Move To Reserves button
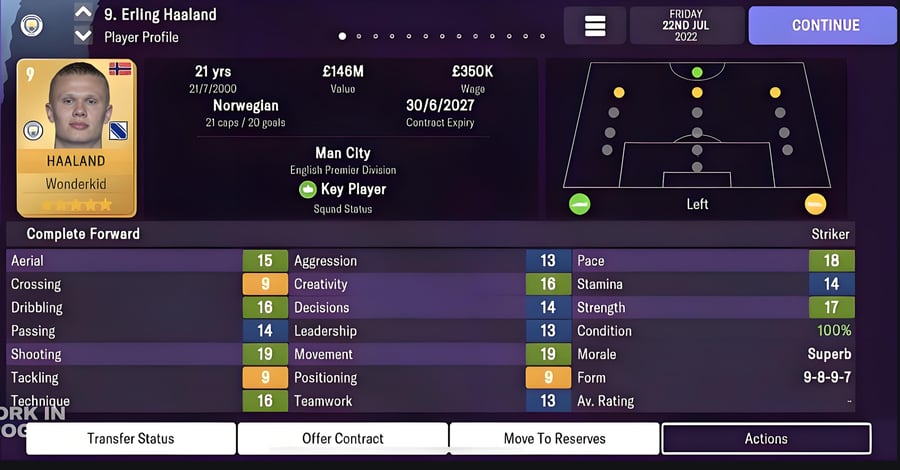 pos(554,438)
